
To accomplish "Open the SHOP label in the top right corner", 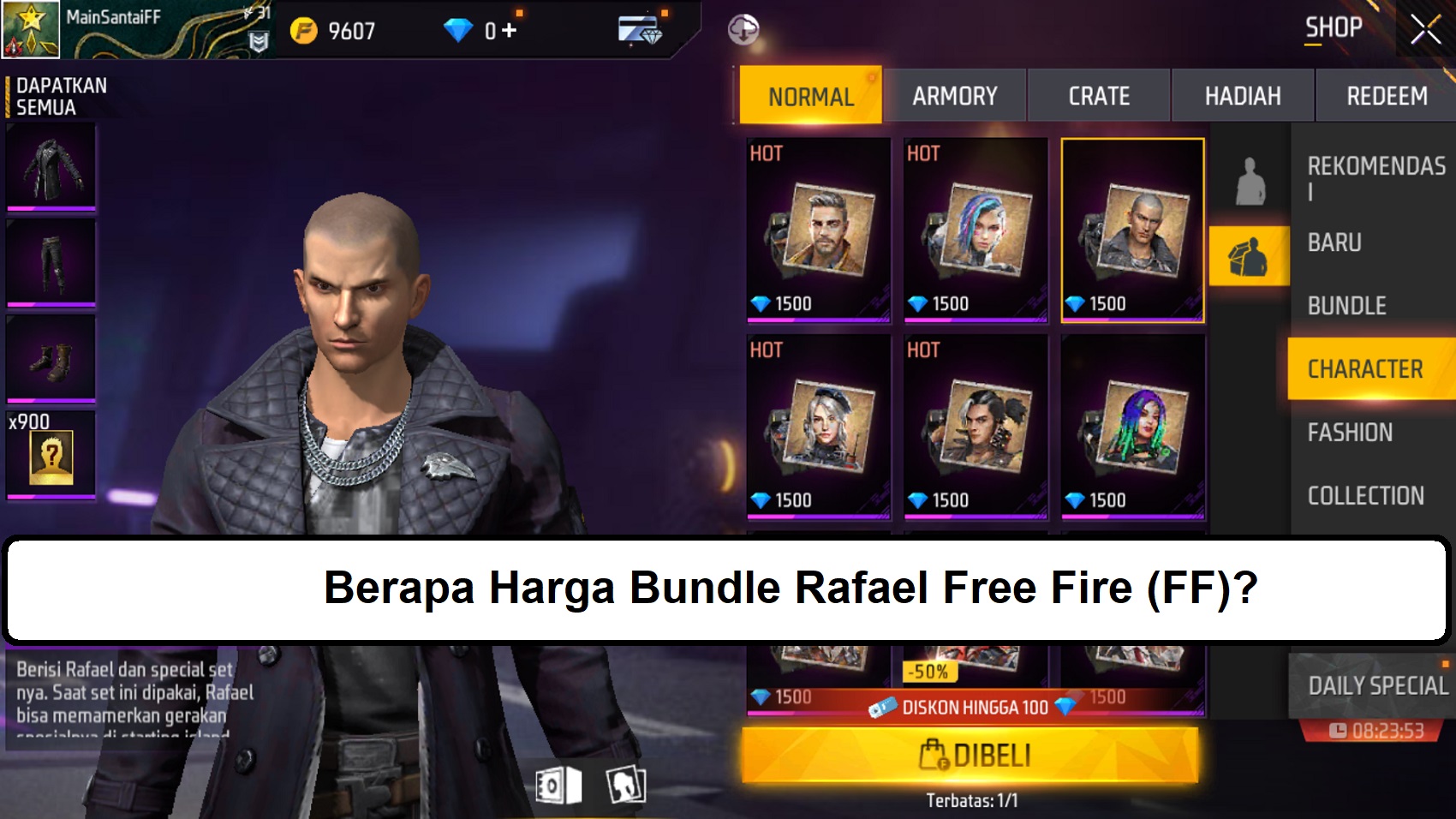I will (1333, 27).
